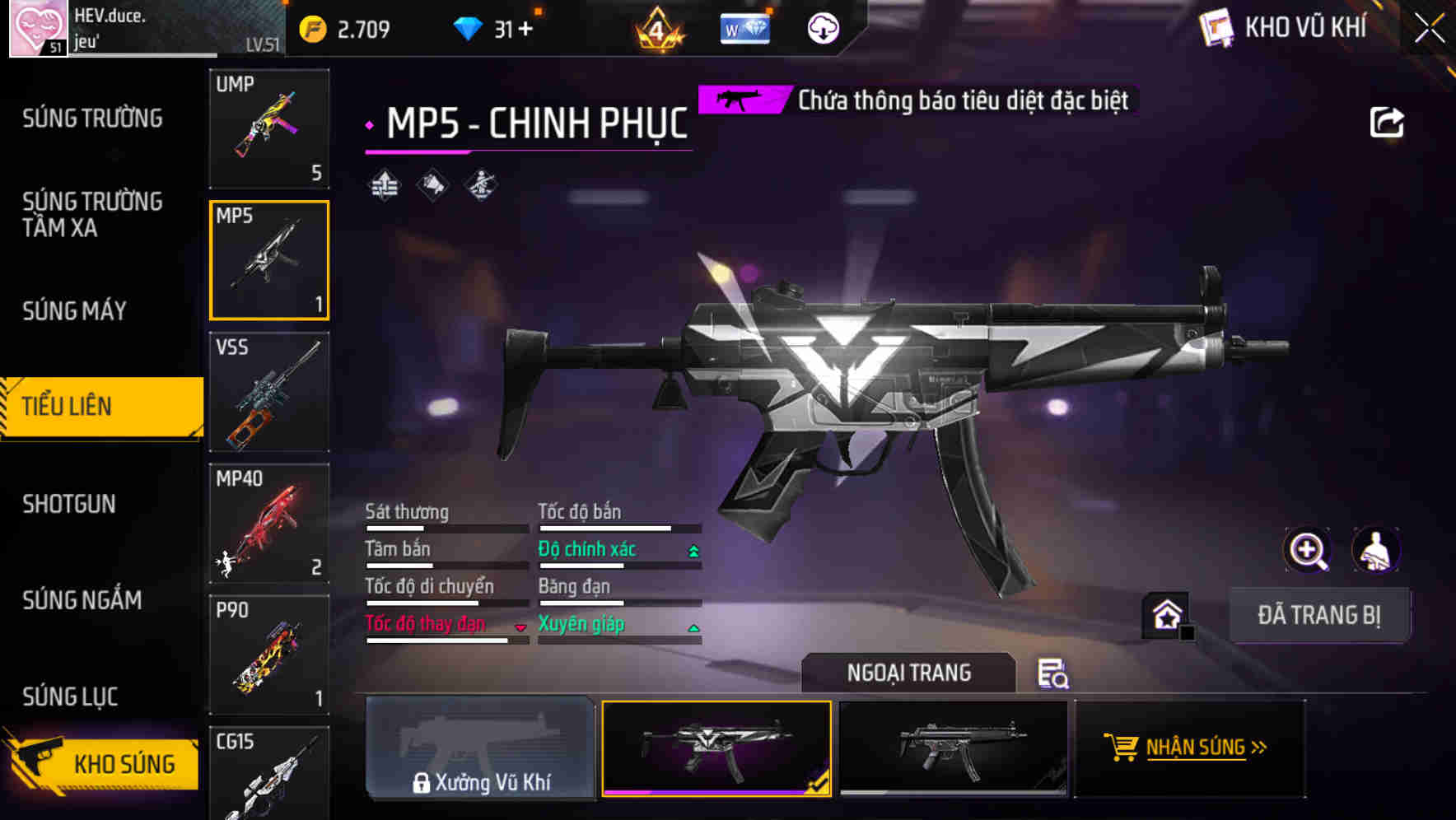This screenshot has height=820, width=1456.
Task: Select the SÚNG MÁY category
Action: click(x=74, y=310)
